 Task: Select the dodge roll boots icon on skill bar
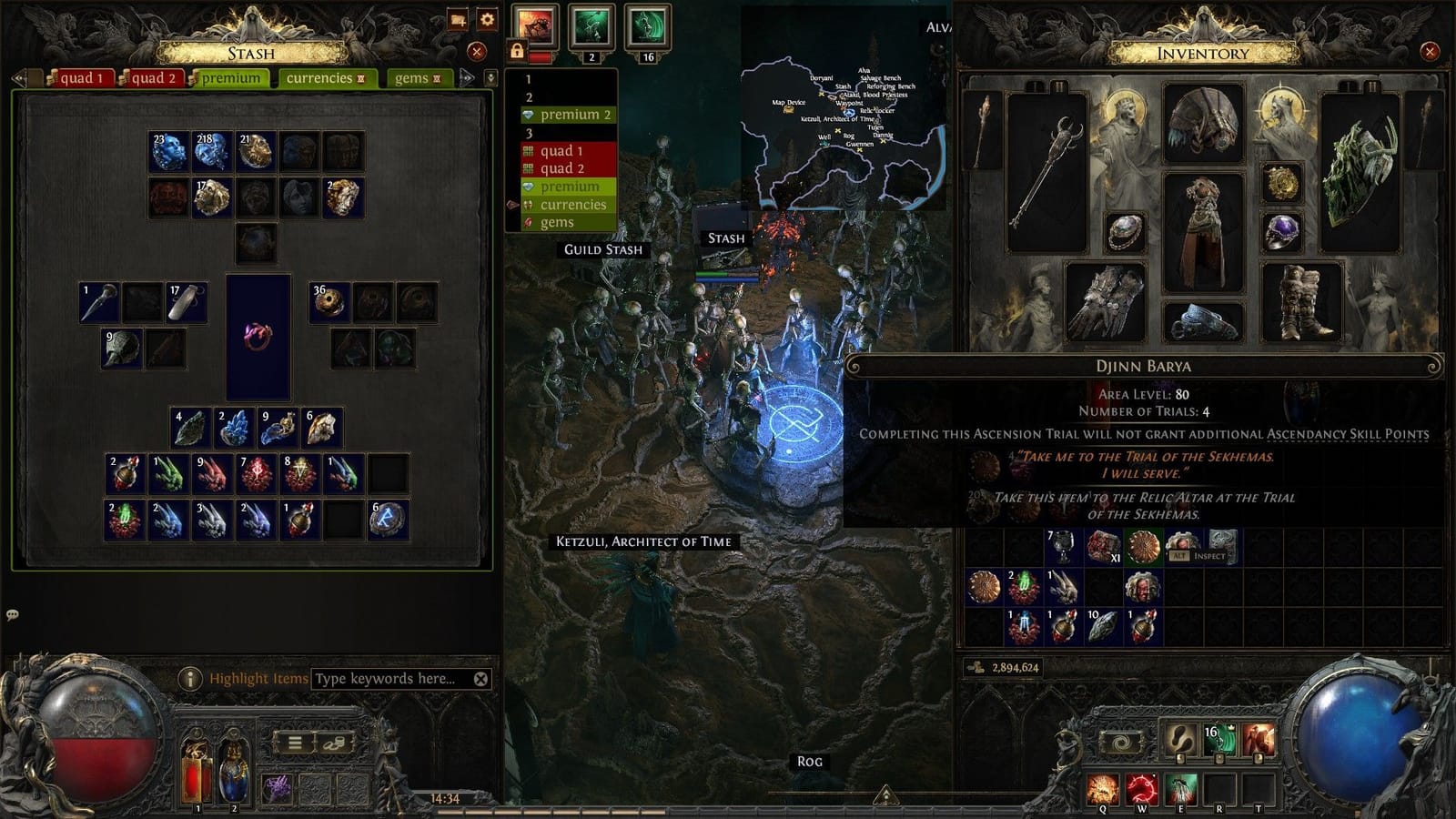point(1179,739)
